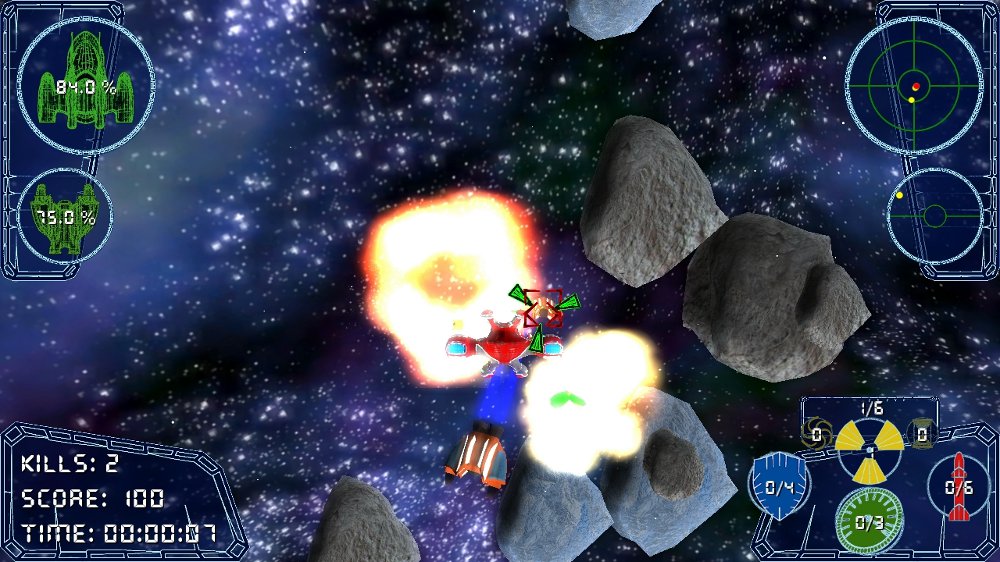The height and width of the screenshot is (562, 1000).
Task: Select the blue shield power-up icon
Action: click(779, 487)
